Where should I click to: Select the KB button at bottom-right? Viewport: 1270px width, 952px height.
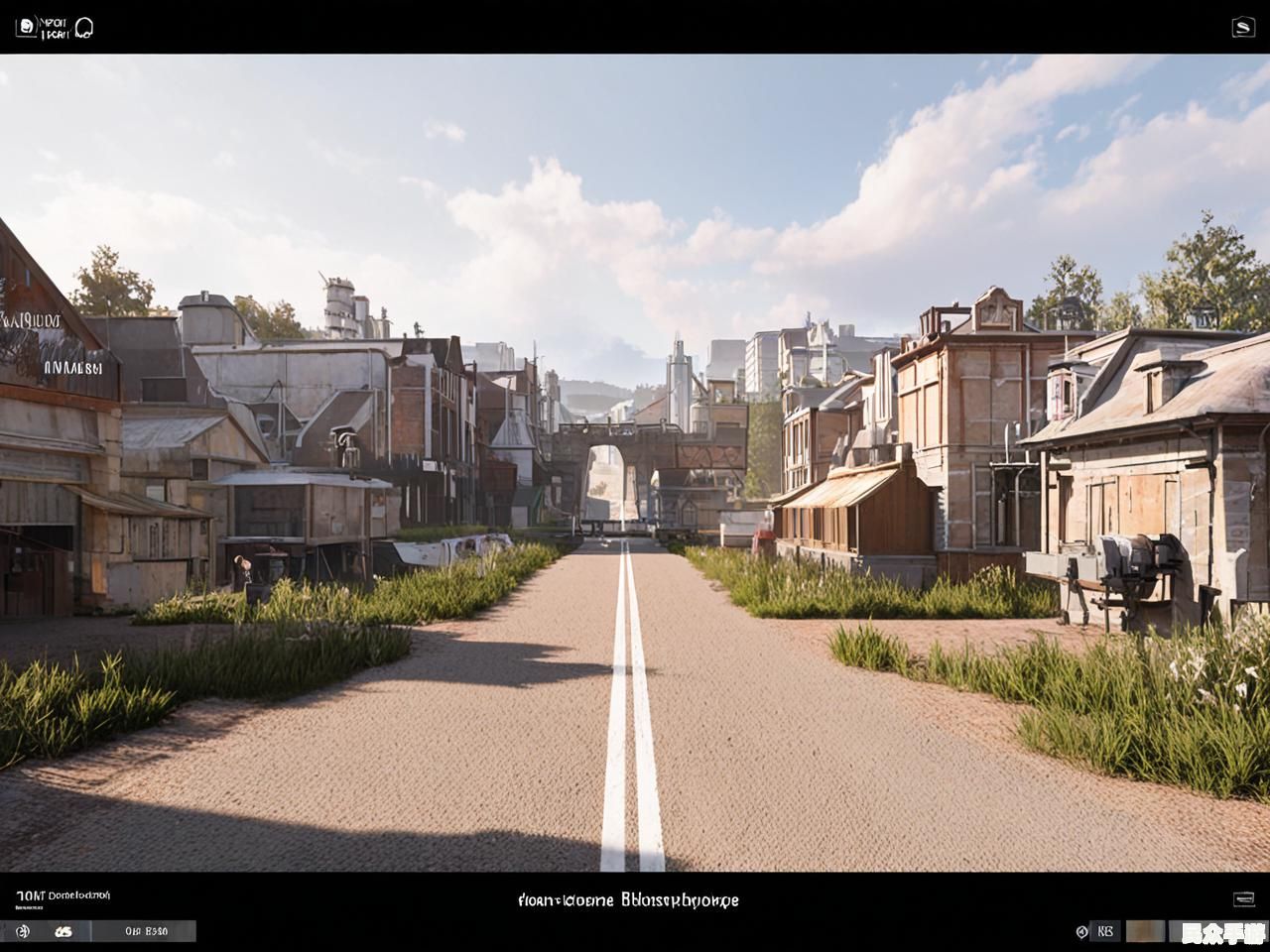click(1105, 931)
